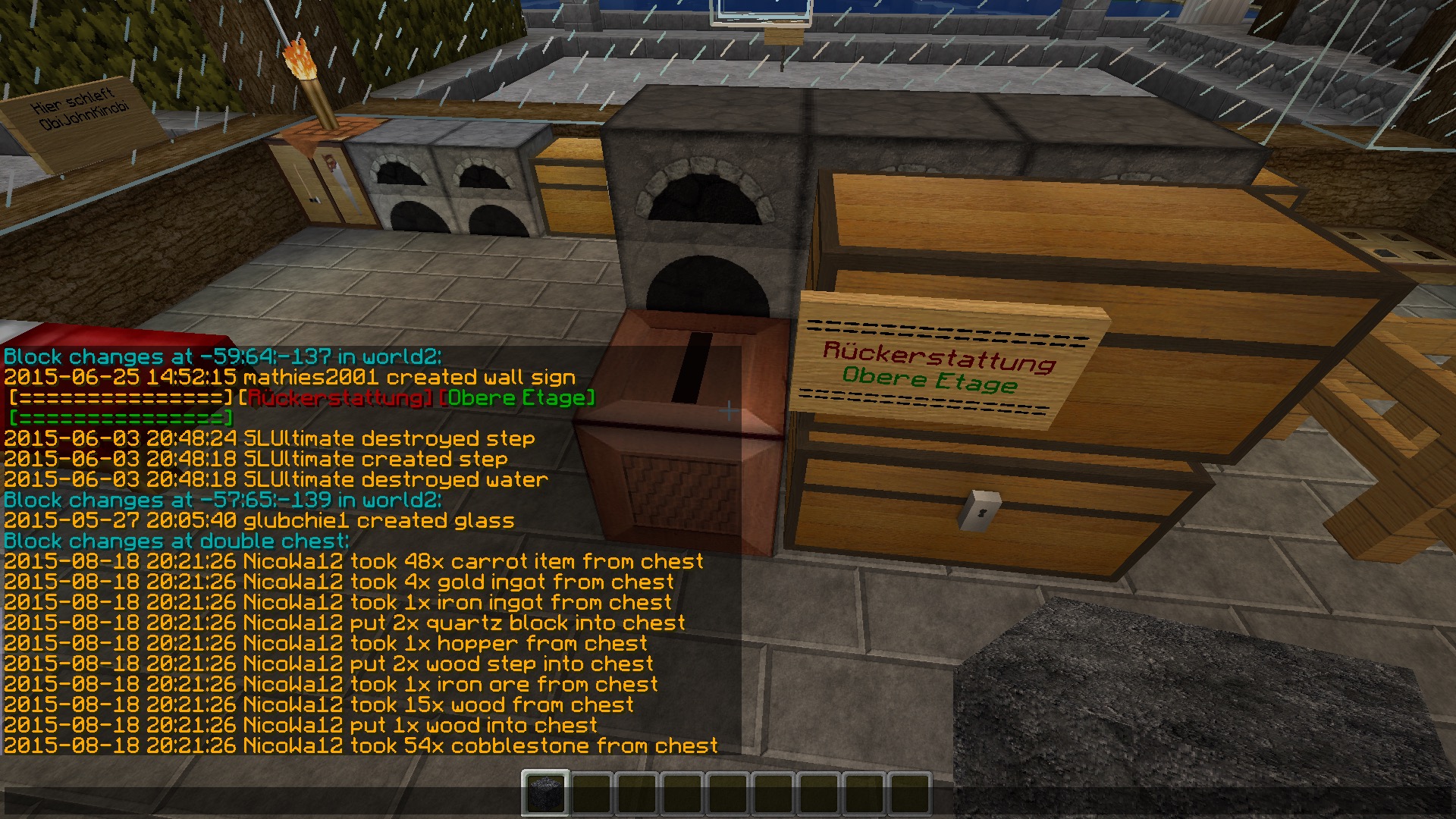The image size is (1456, 819).
Task: Select the dark stone block hotbar slot
Action: [544, 793]
